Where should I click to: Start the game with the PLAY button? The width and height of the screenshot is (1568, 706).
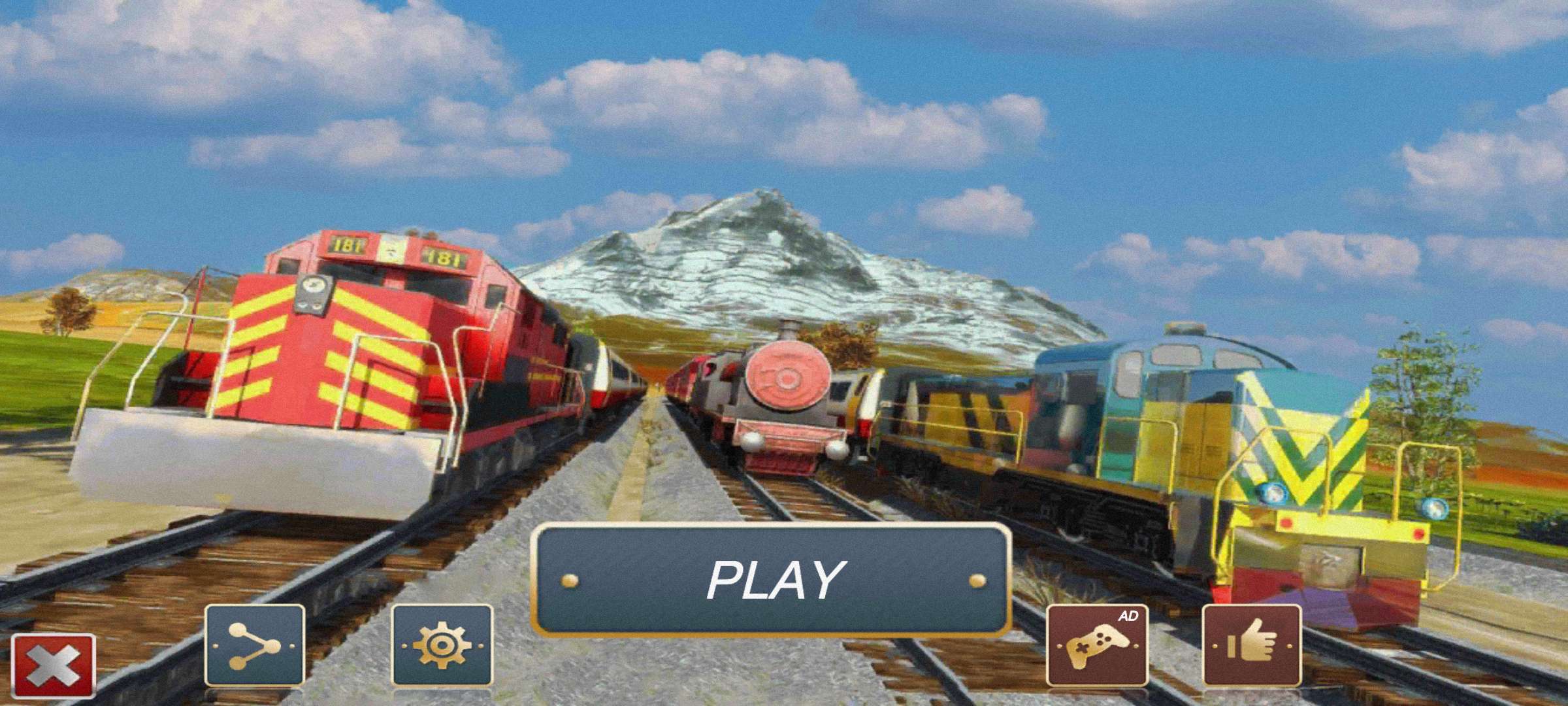[773, 579]
